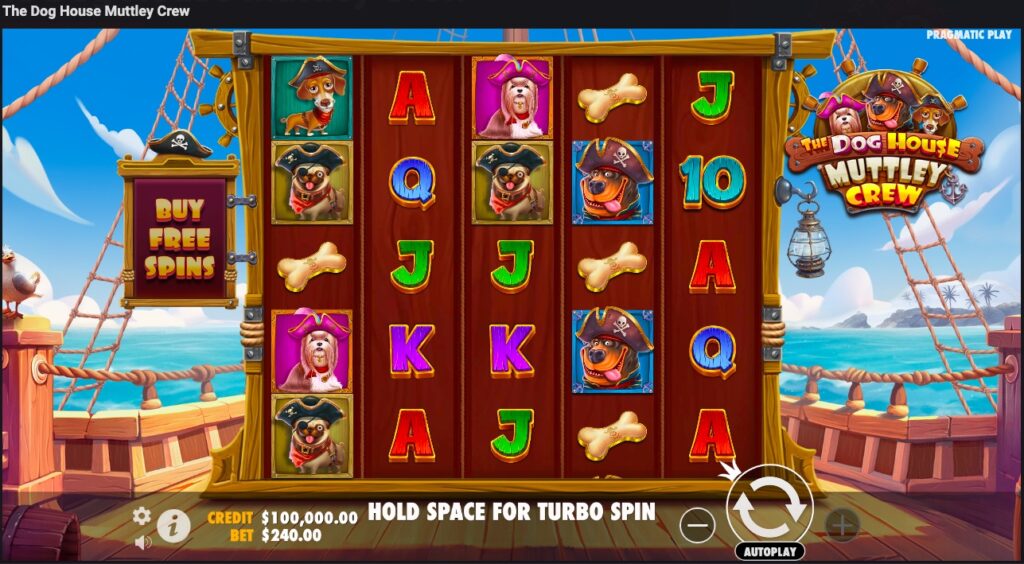Open the Autoplay options
The height and width of the screenshot is (564, 1024).
(769, 551)
